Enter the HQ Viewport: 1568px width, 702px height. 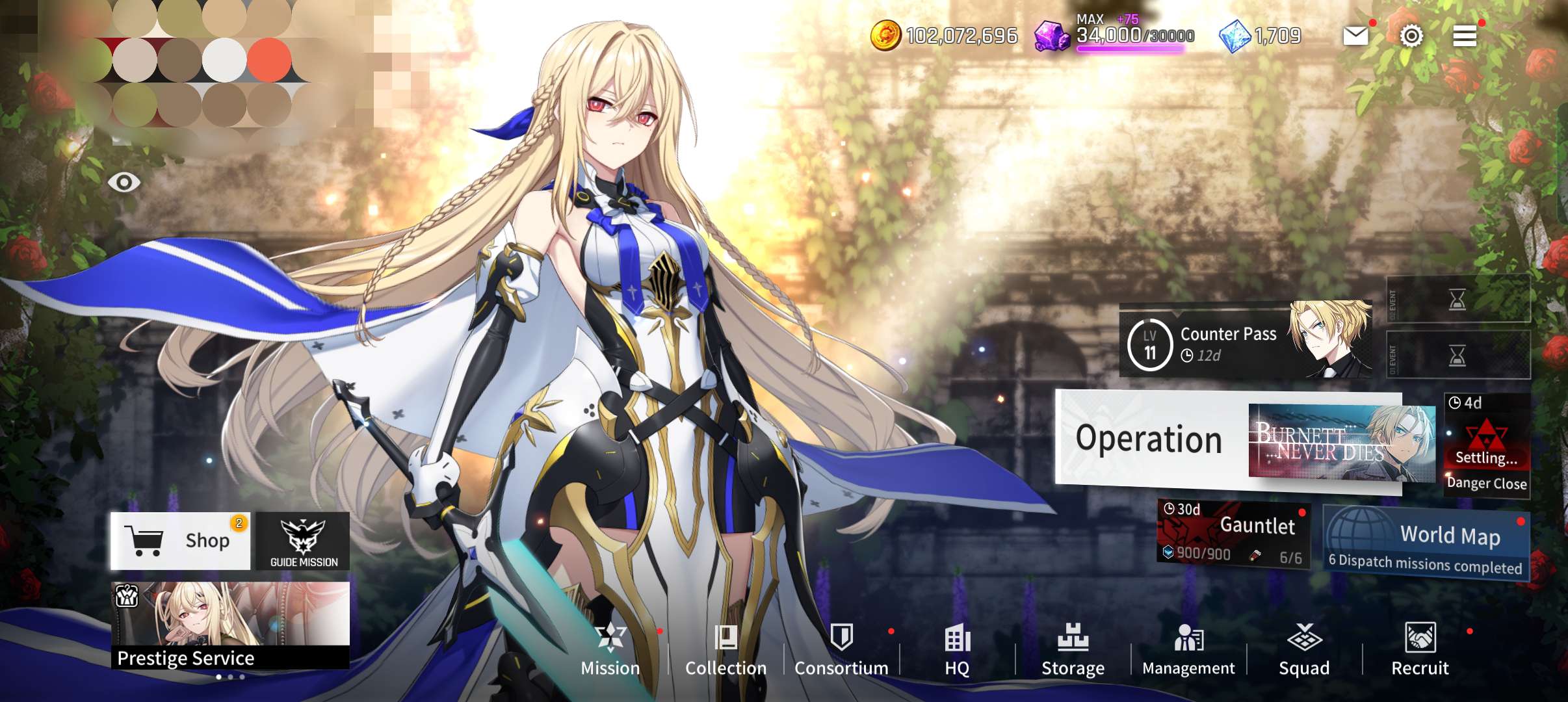(957, 649)
